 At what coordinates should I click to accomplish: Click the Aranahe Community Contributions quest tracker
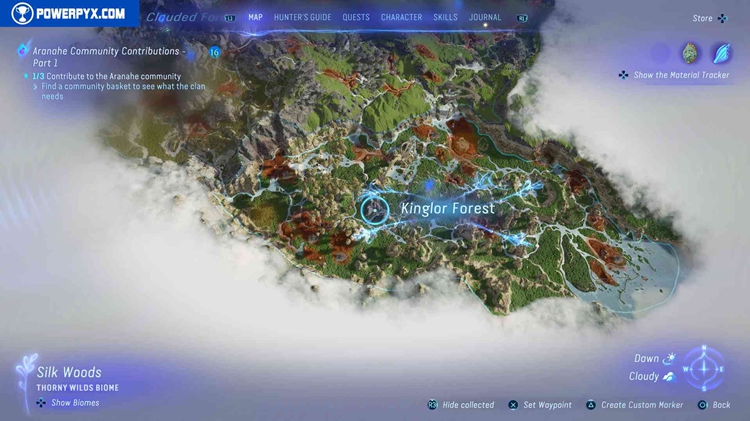click(110, 55)
